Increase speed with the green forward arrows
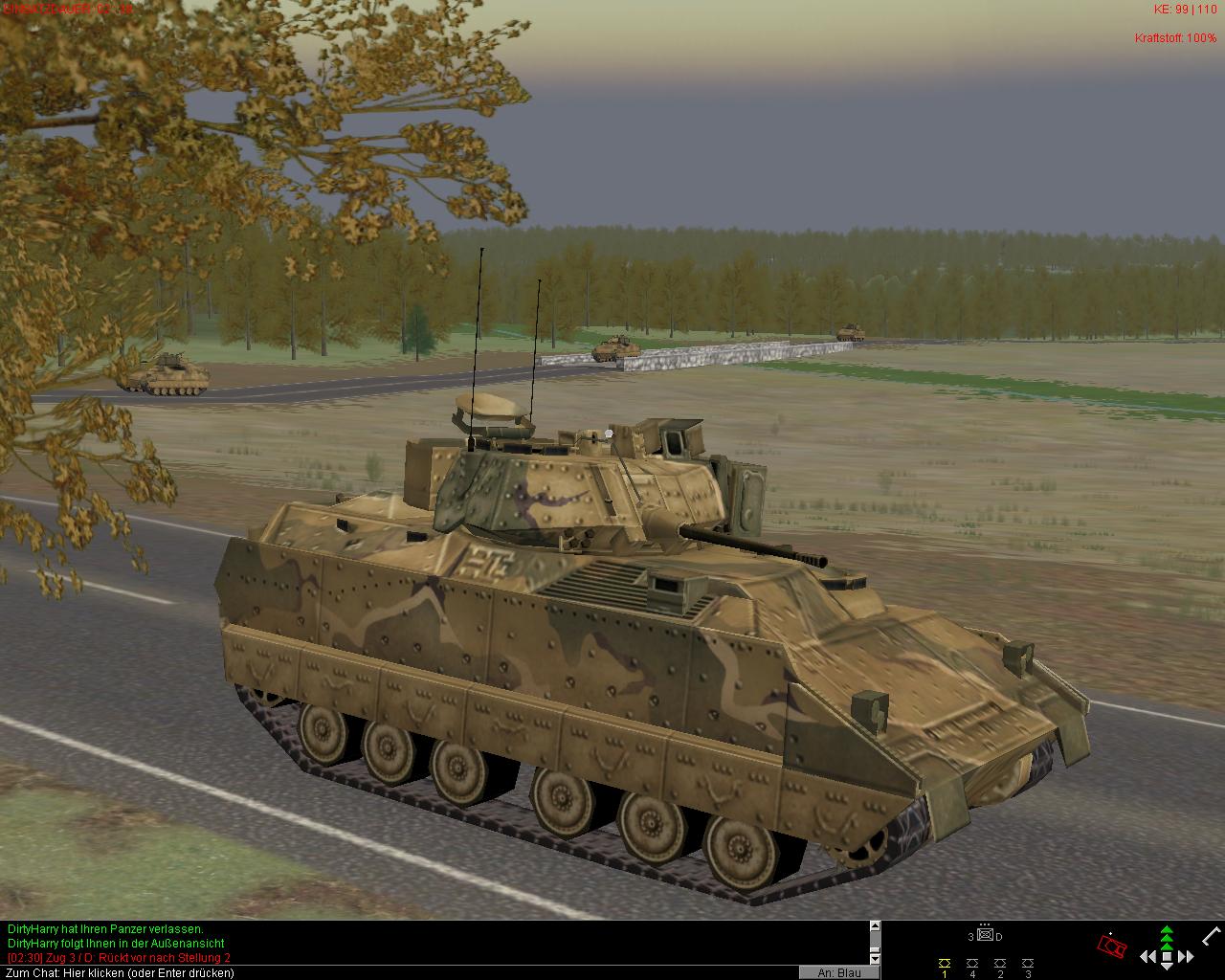The width and height of the screenshot is (1225, 980). click(1167, 935)
